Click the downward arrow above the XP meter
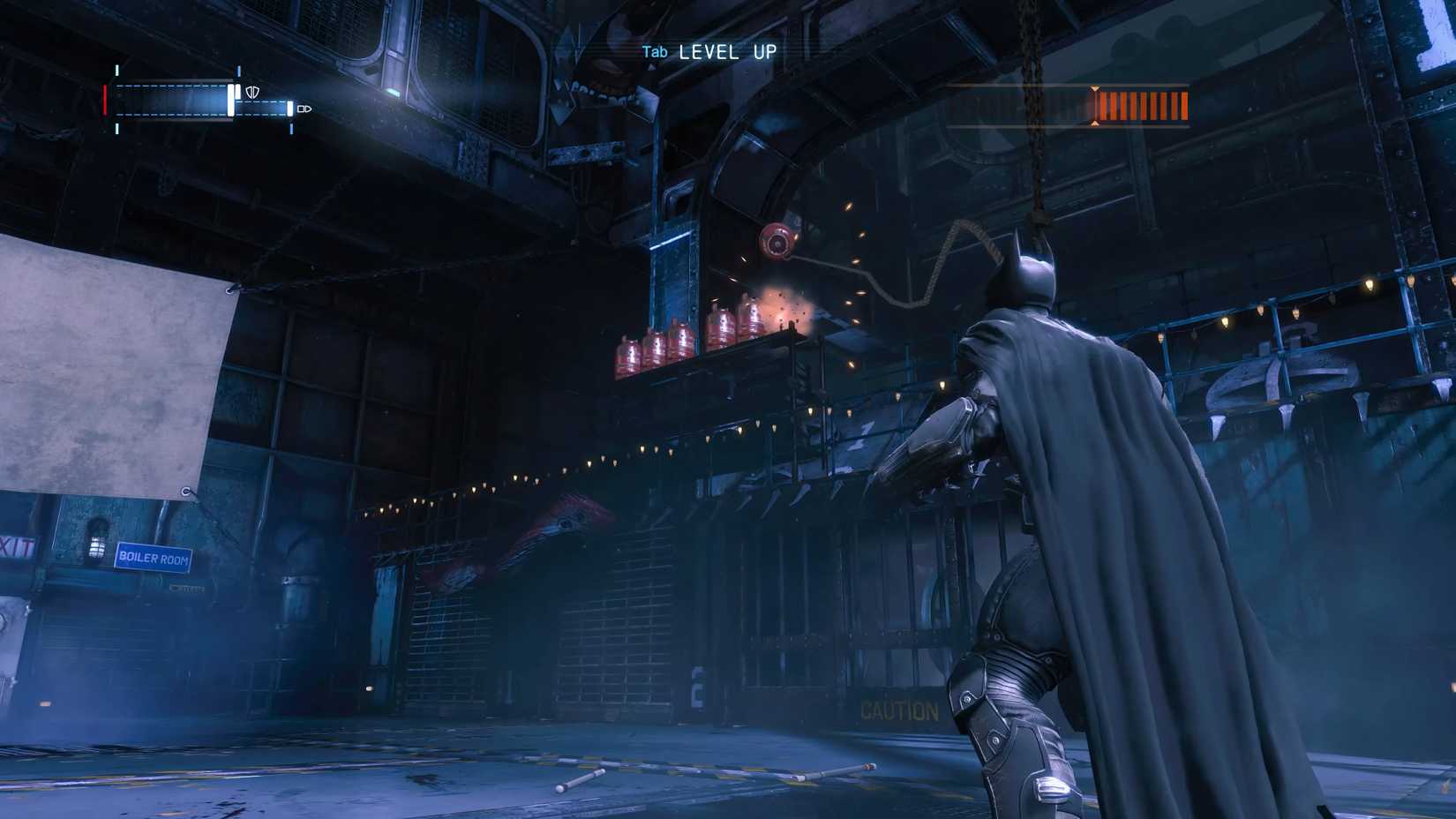 1096,89
